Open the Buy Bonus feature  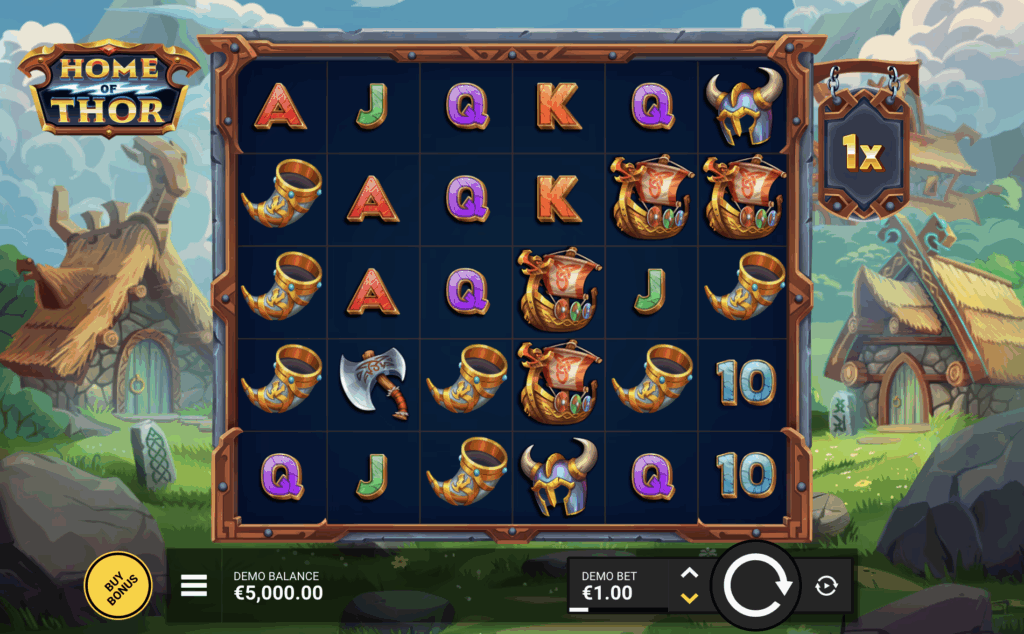point(118,584)
